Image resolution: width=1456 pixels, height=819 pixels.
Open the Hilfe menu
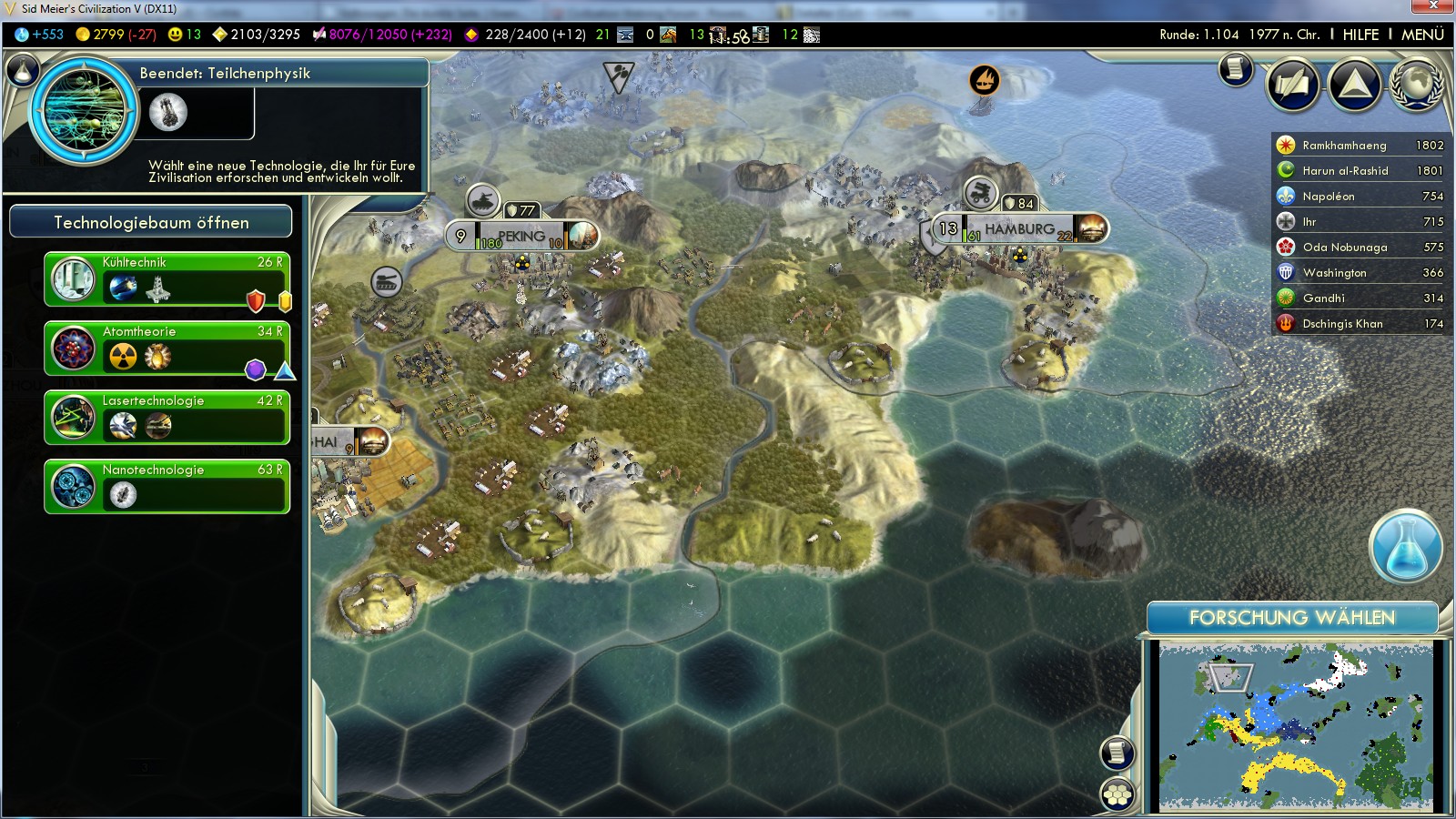(1360, 35)
